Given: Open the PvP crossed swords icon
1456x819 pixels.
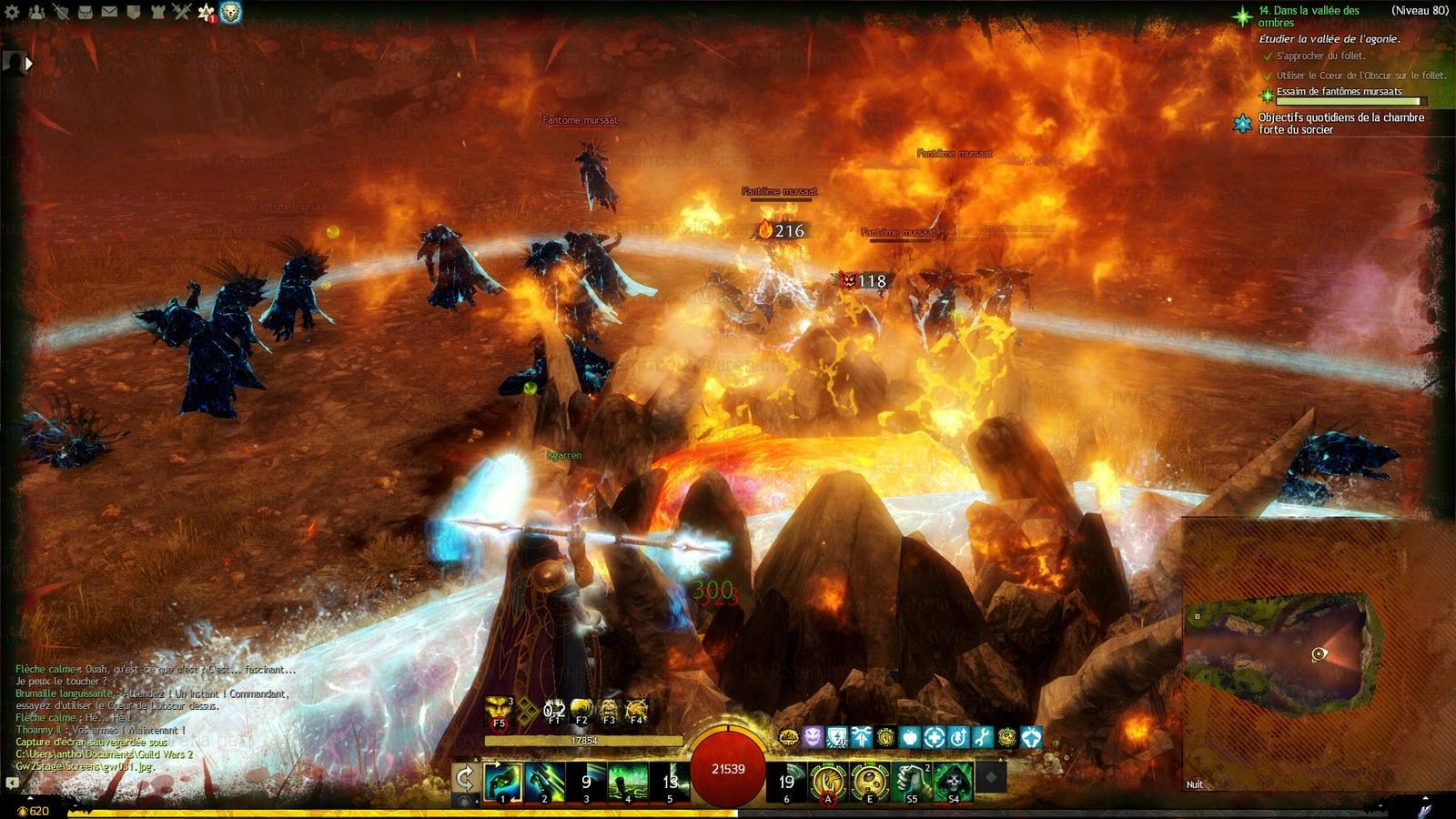Looking at the screenshot, I should click(x=182, y=13).
